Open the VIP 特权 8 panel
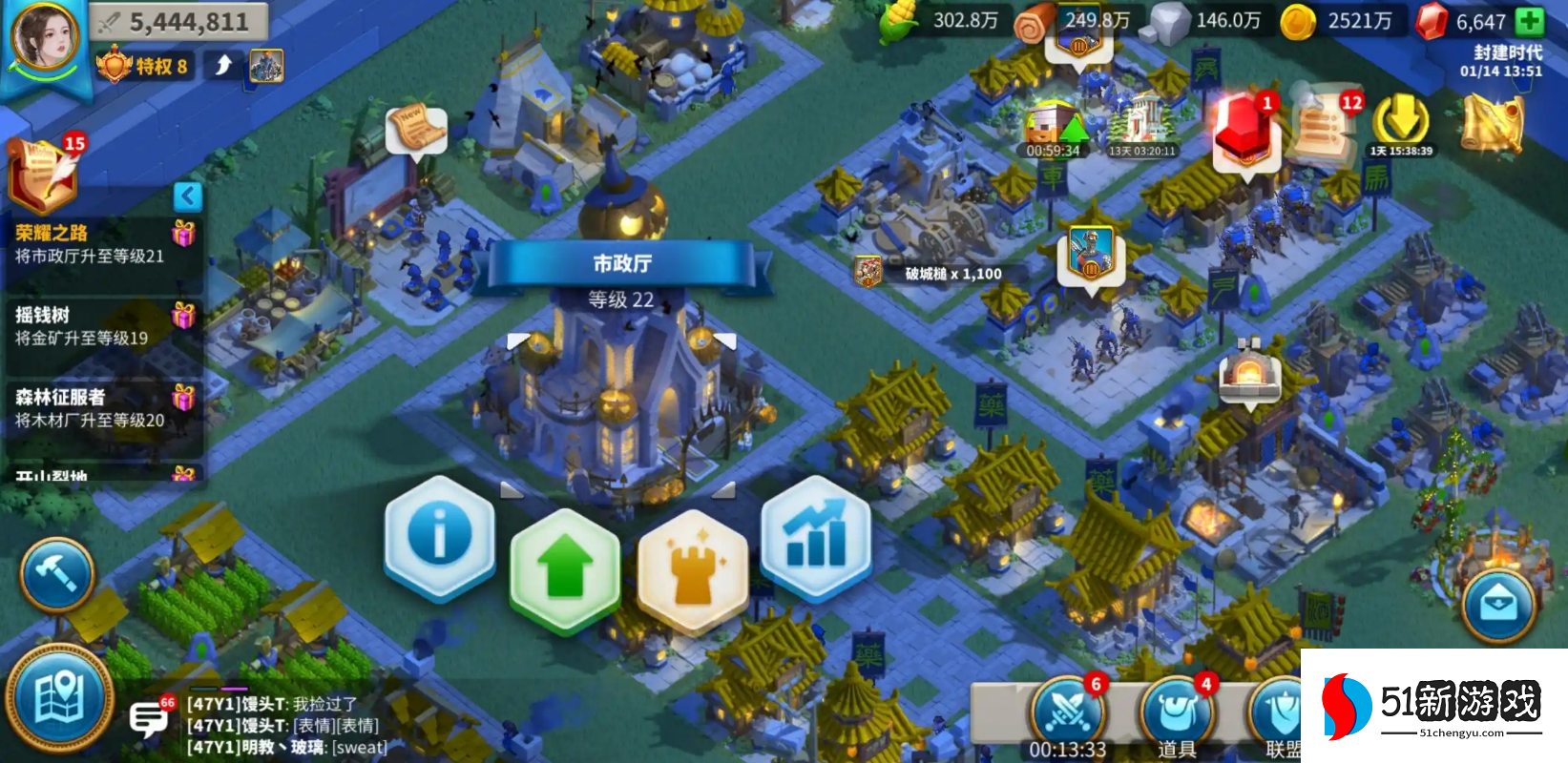Screen dimensions: 1568x763 143,66
